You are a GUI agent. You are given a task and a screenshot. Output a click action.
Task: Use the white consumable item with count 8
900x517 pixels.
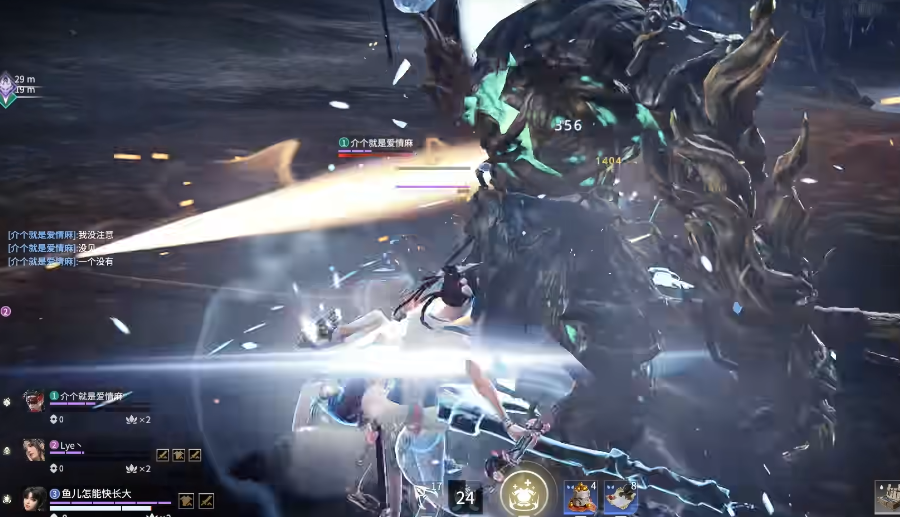620,496
